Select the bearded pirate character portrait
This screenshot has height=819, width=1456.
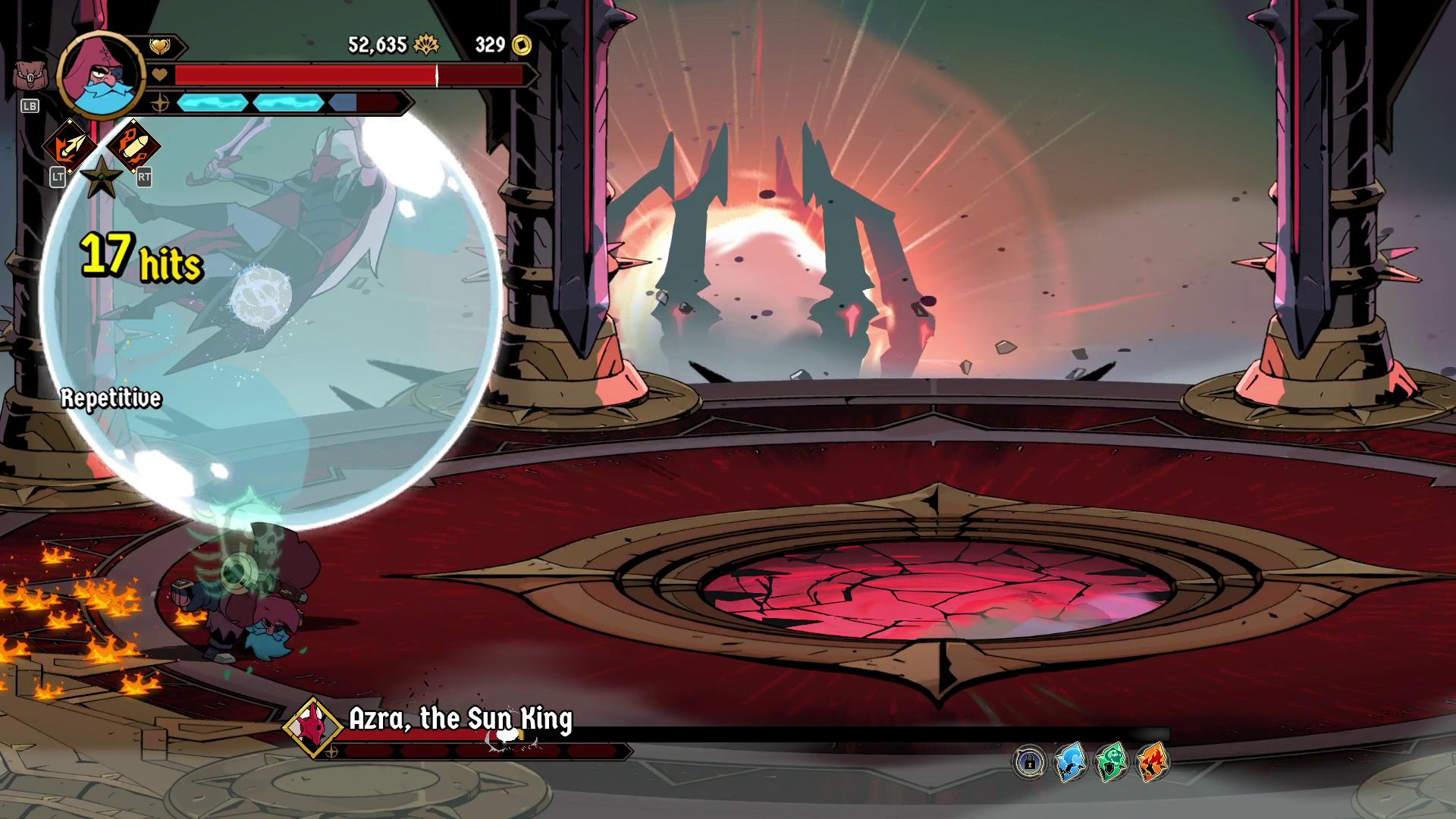(x=100, y=75)
